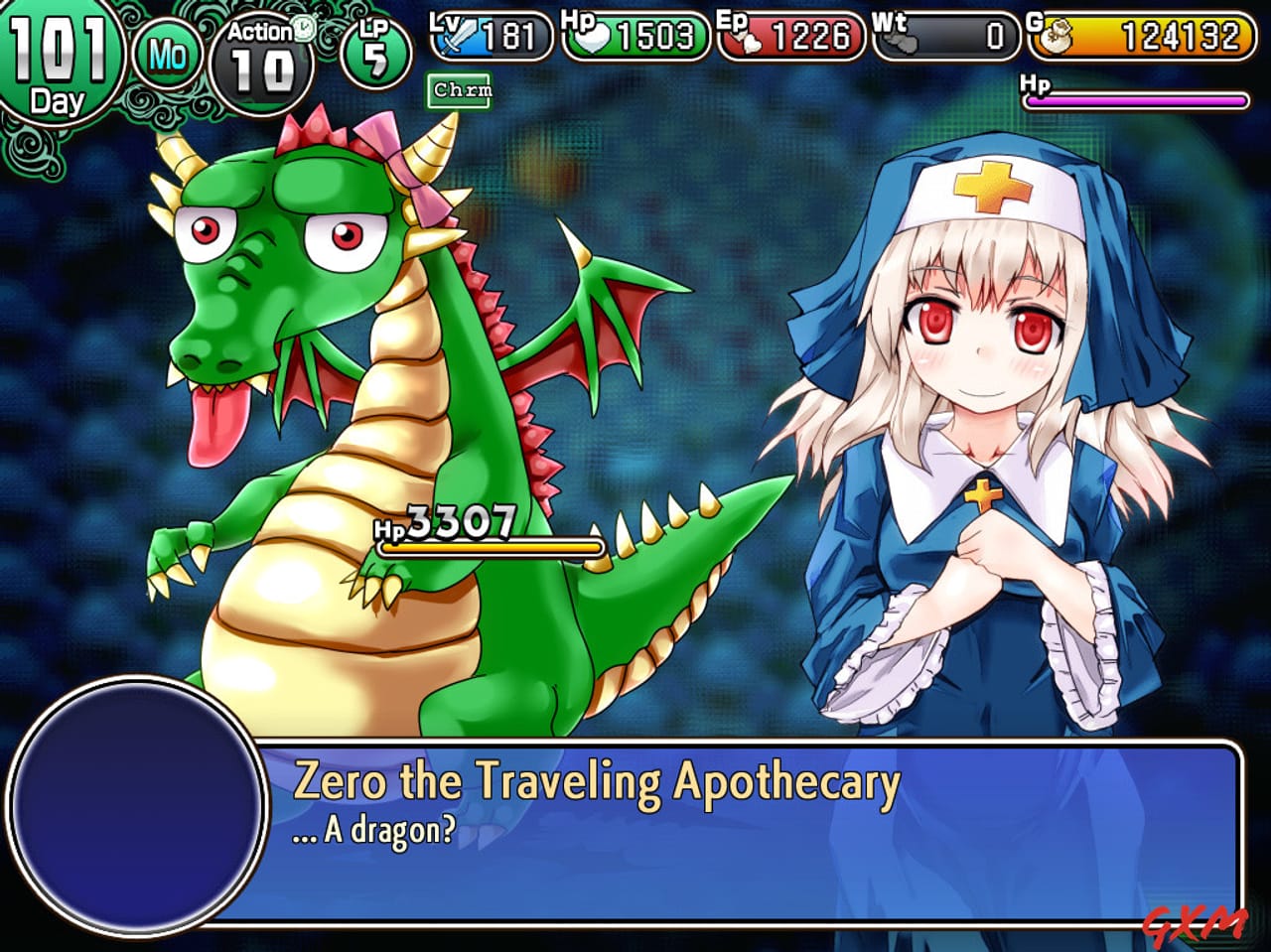The width and height of the screenshot is (1271, 952).
Task: Click Zero the Traveling Apothecary's name
Action: click(596, 781)
